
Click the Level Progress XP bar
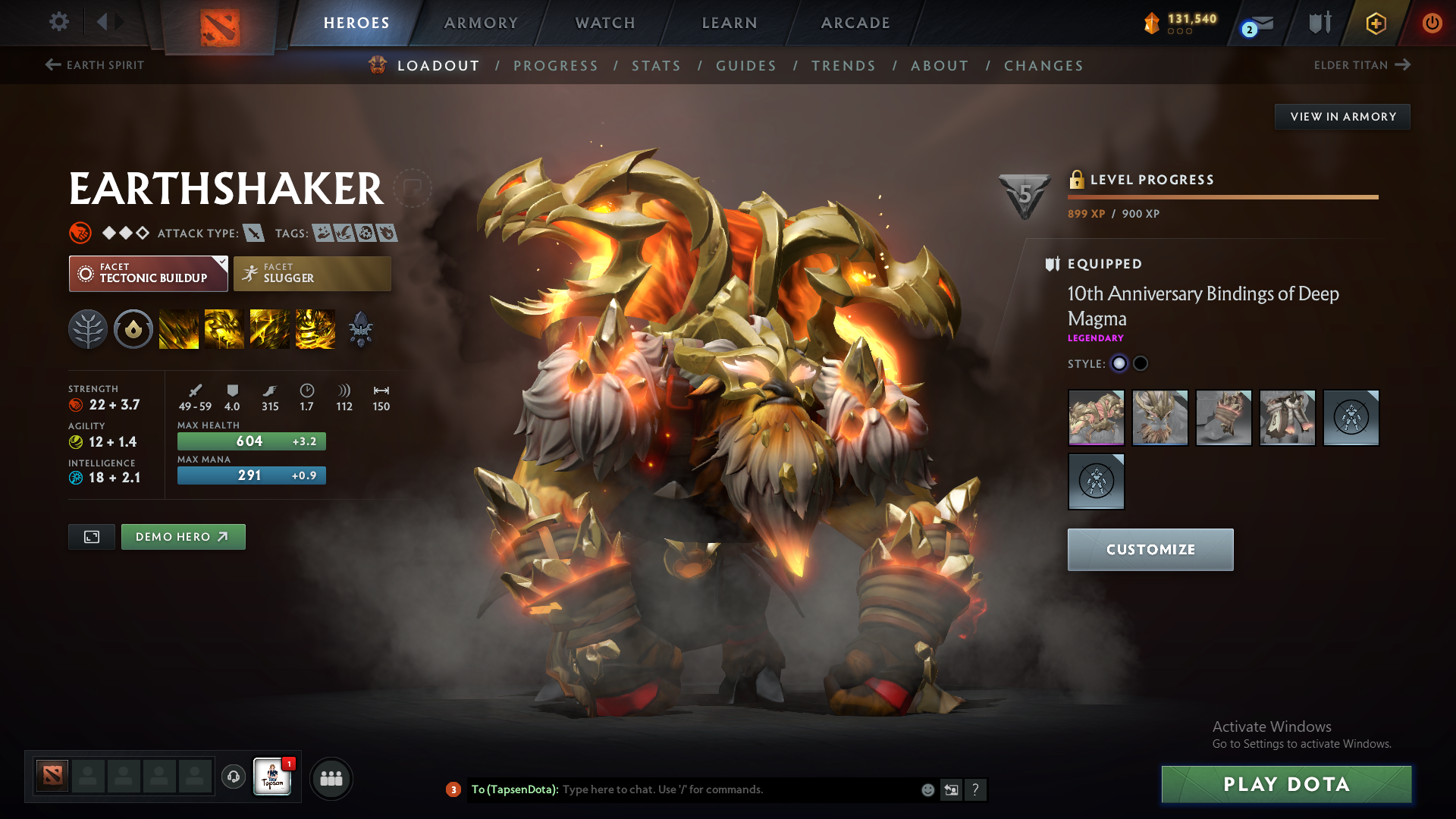pyautogui.click(x=1222, y=196)
